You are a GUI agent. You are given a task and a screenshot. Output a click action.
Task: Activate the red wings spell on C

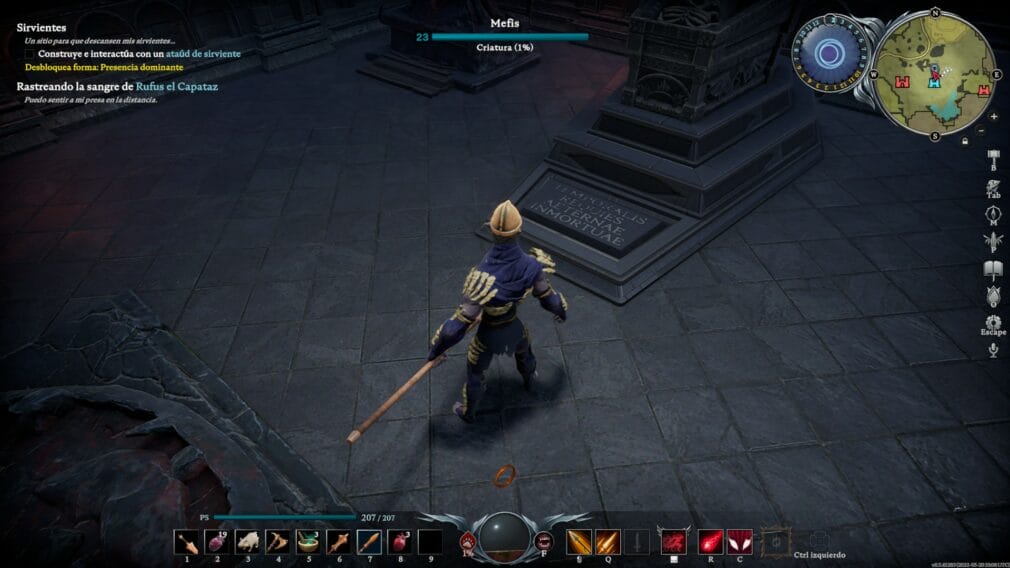(x=739, y=541)
